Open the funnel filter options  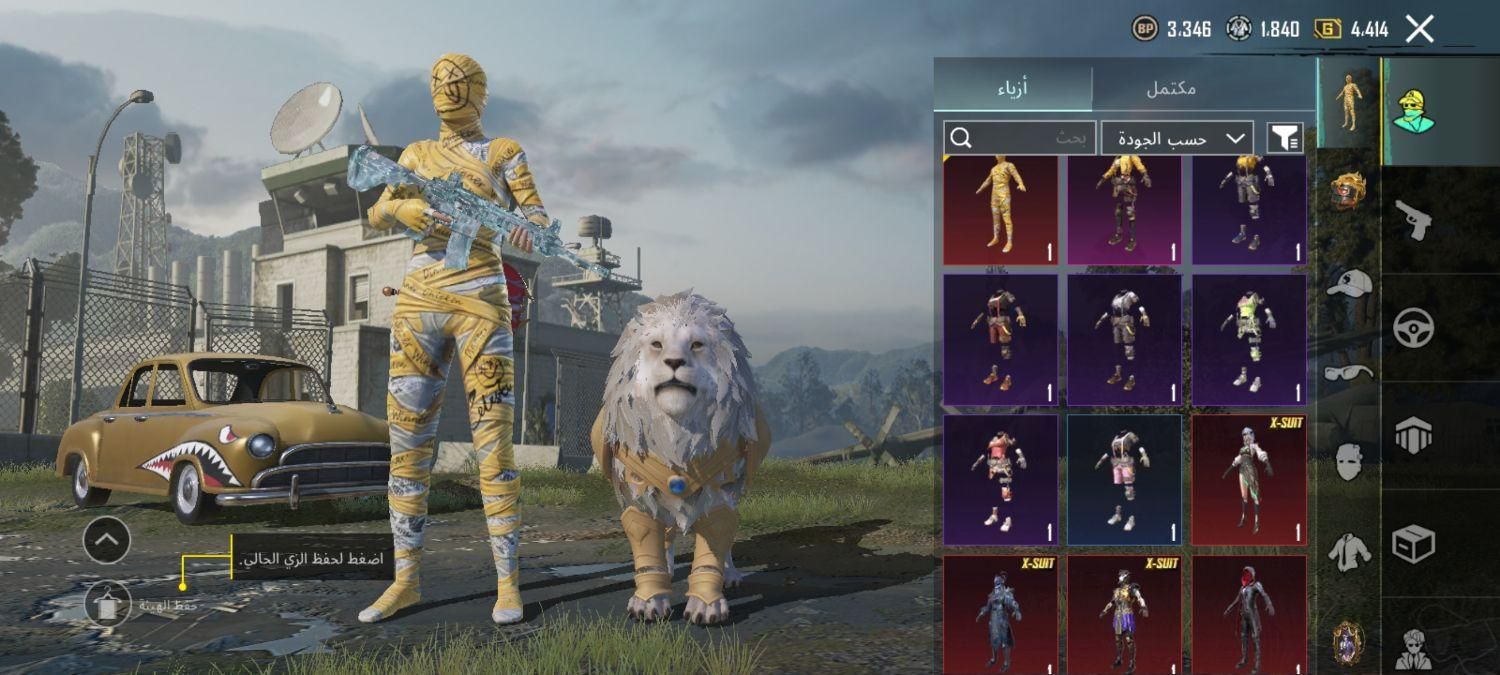[1285, 138]
